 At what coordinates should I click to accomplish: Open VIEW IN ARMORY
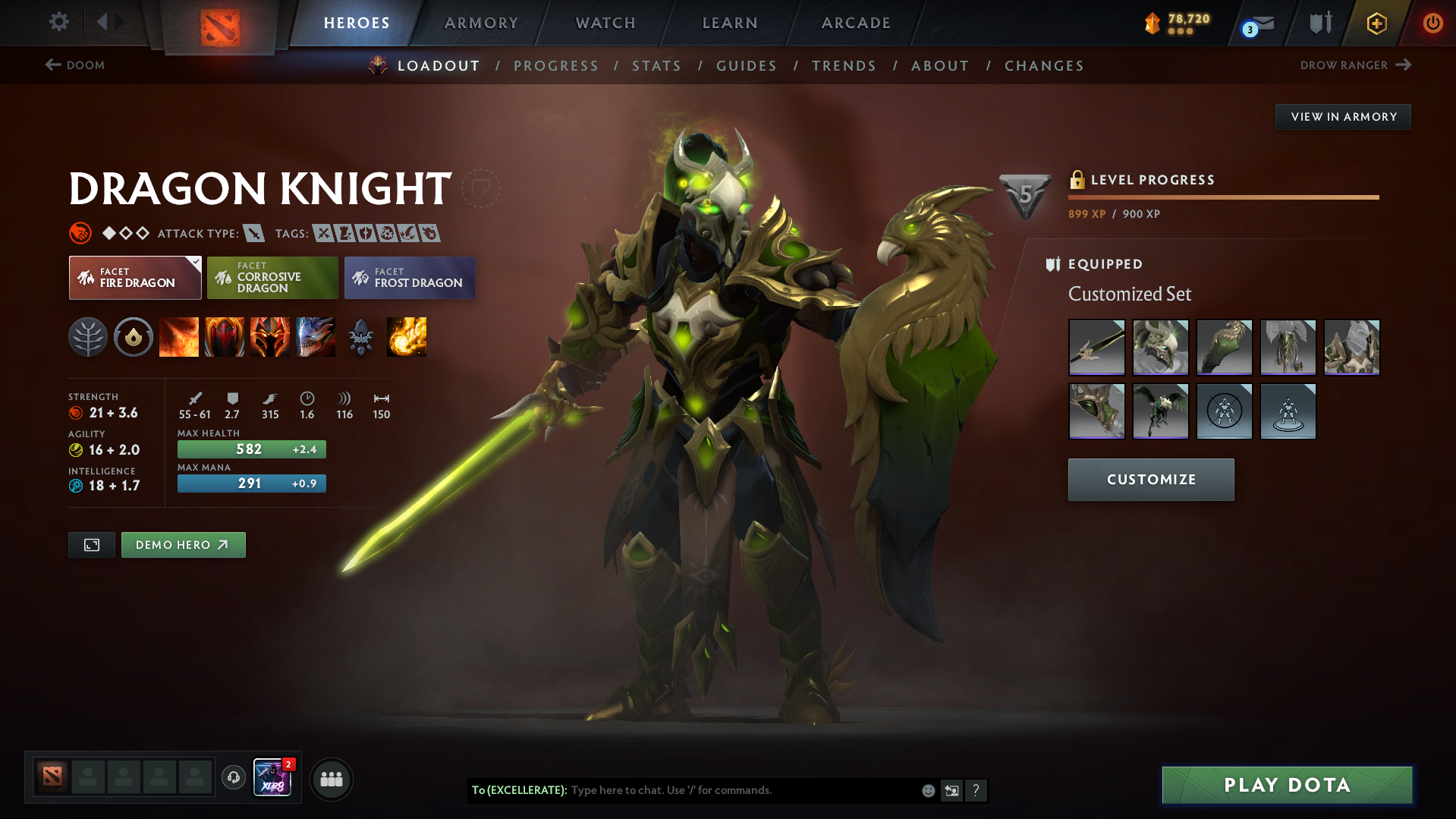(x=1342, y=116)
